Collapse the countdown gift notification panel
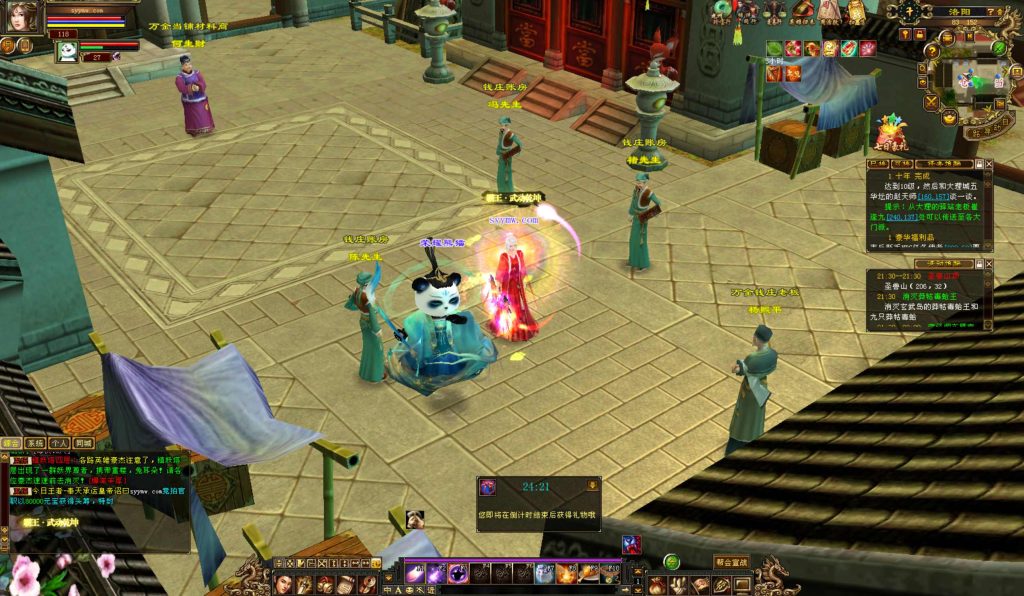Image resolution: width=1024 pixels, height=596 pixels. pyautogui.click(x=592, y=485)
